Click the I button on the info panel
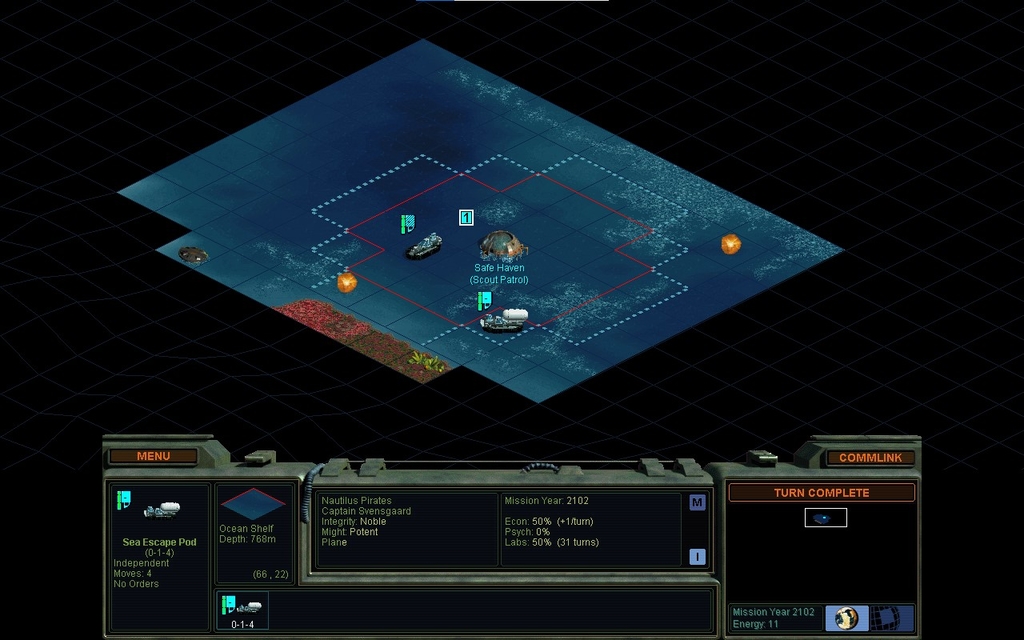This screenshot has width=1024, height=640. (697, 557)
